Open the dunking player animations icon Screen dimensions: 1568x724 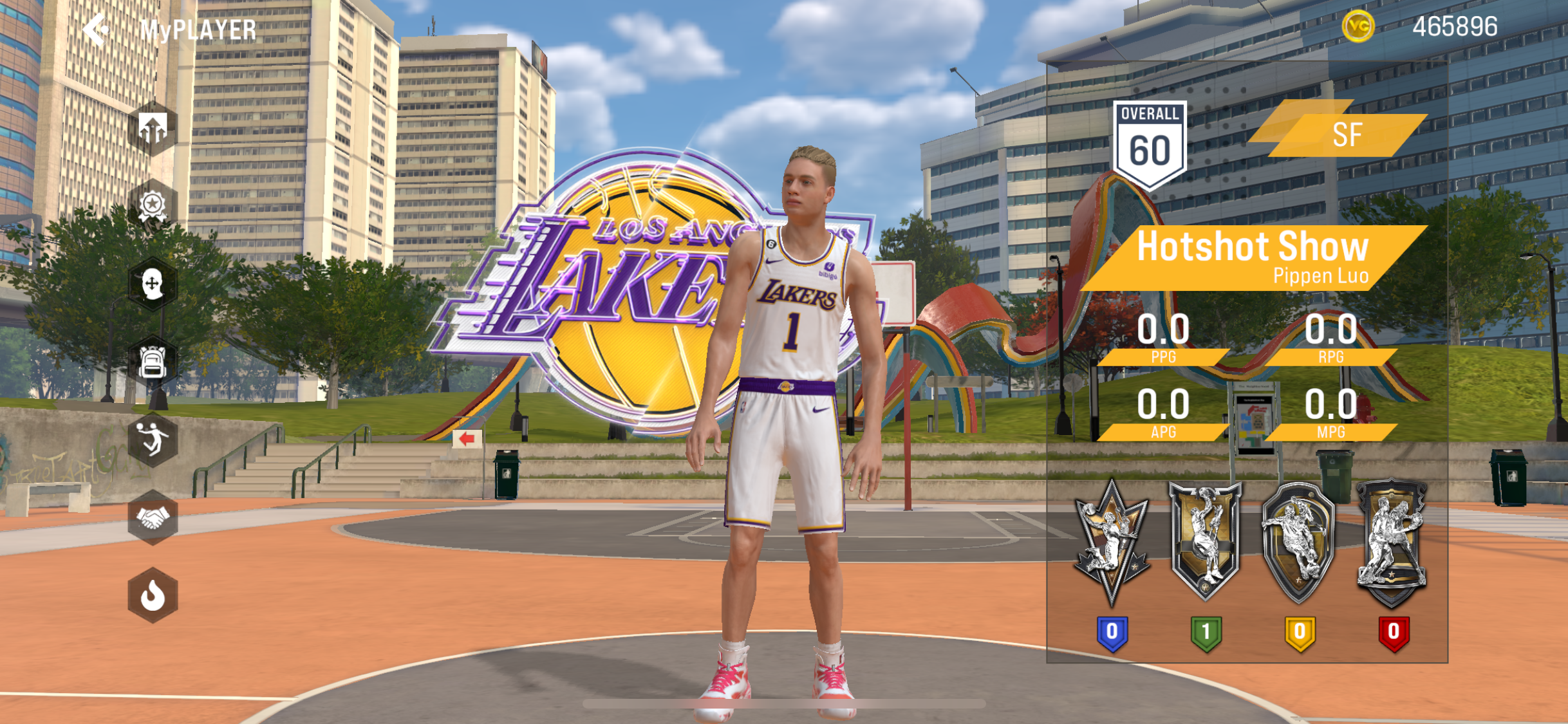pos(153,440)
